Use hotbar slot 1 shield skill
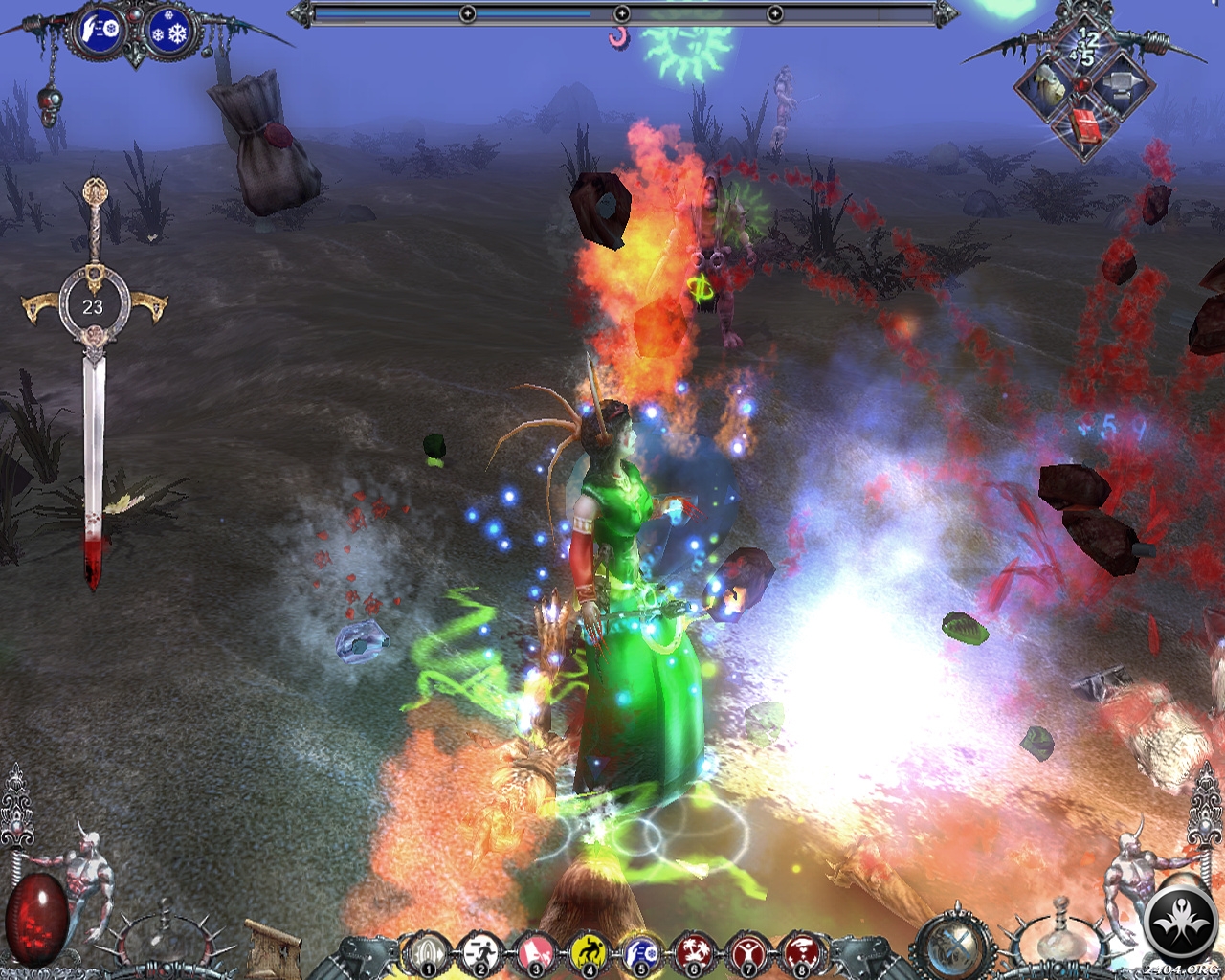The image size is (1225, 980). pos(426,954)
